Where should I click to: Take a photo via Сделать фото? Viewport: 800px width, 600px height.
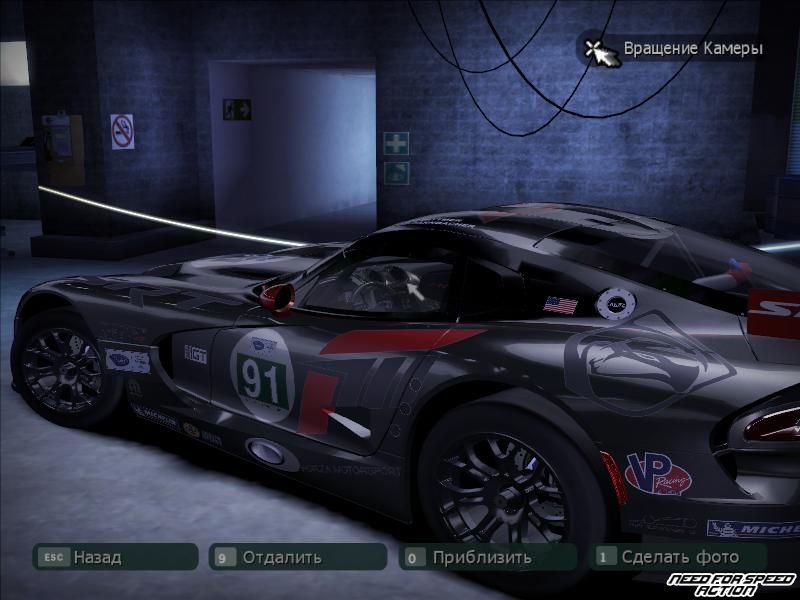click(x=679, y=557)
